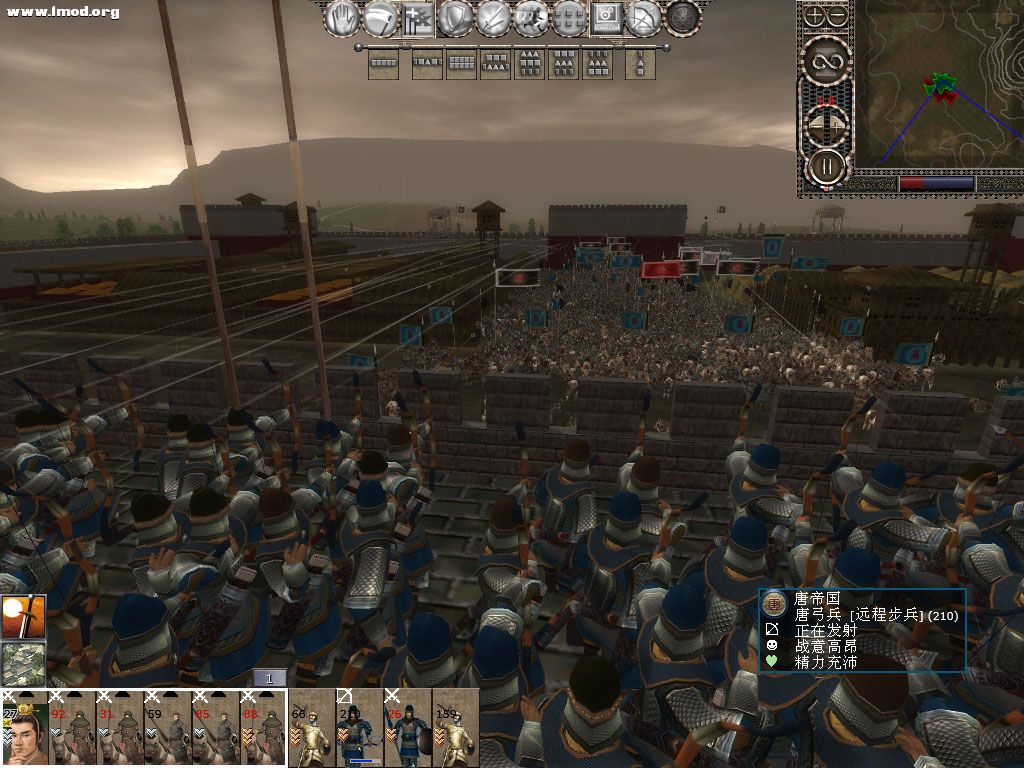Image resolution: width=1024 pixels, height=768 pixels.
Task: Select the archer unit card showing 210
Action: coord(360,728)
